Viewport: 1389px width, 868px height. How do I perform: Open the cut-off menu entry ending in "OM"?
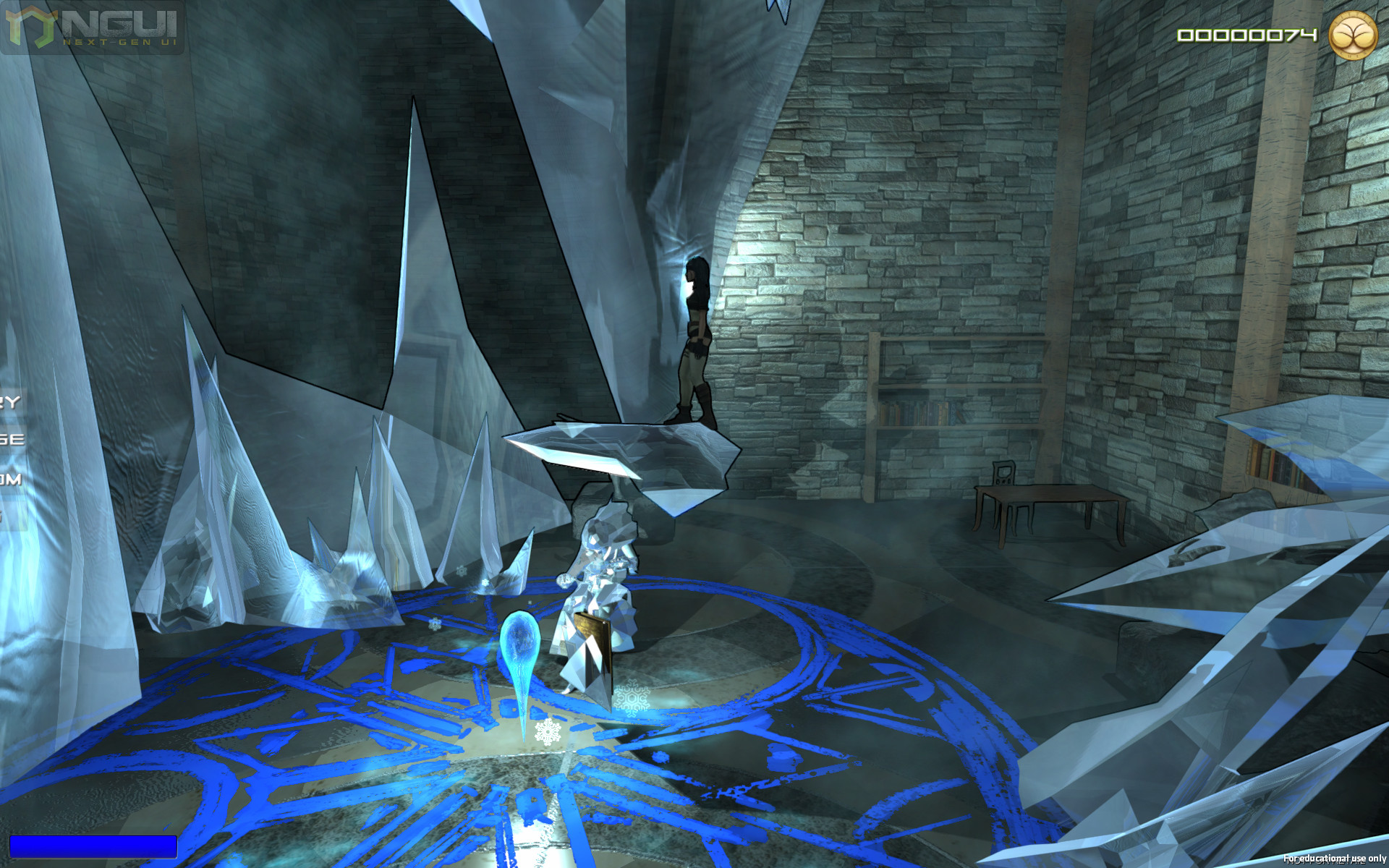pos(10,479)
